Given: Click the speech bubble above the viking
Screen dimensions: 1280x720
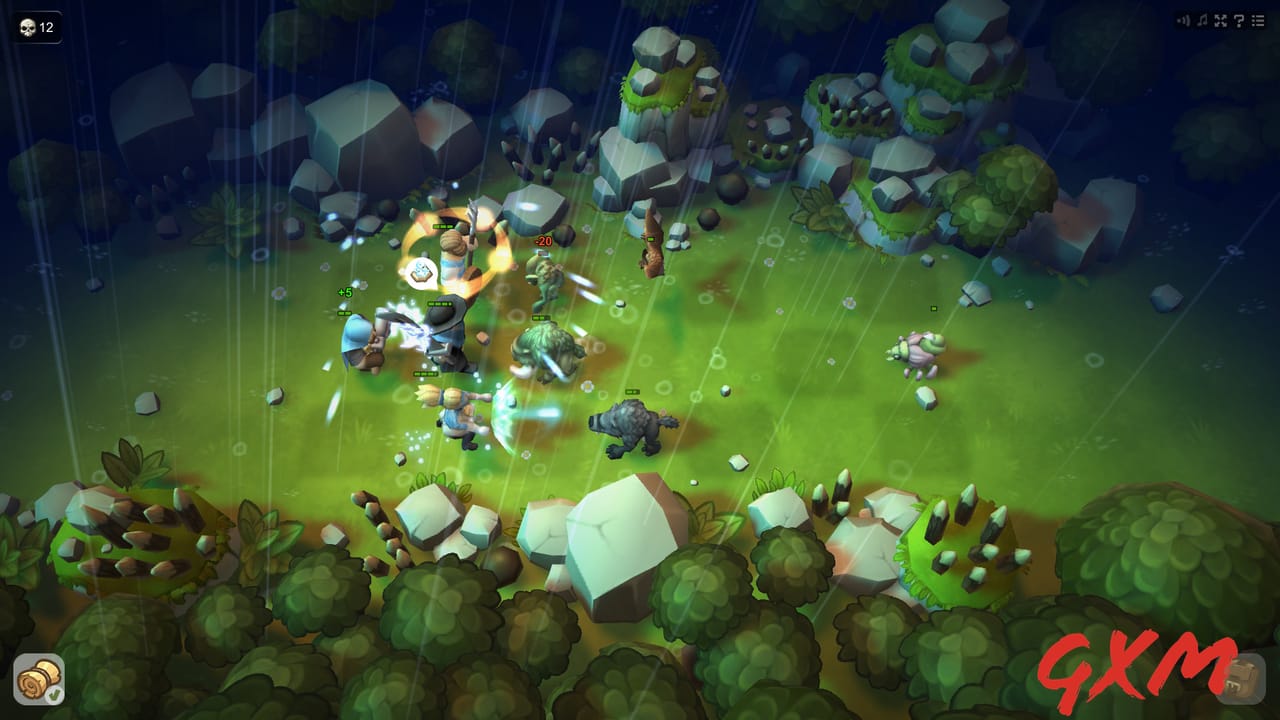Looking at the screenshot, I should (x=420, y=271).
